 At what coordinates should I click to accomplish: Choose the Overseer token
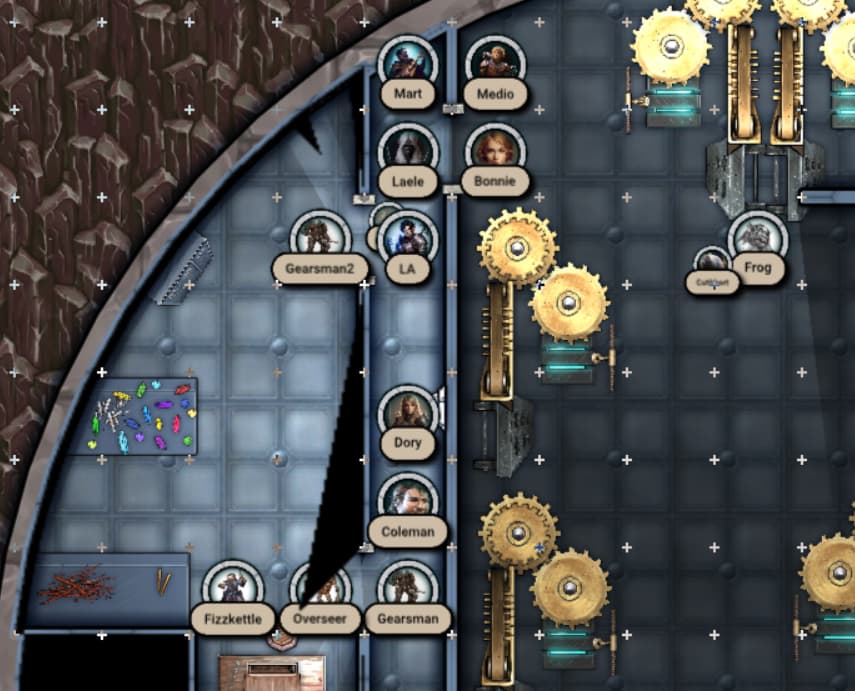pos(322,588)
